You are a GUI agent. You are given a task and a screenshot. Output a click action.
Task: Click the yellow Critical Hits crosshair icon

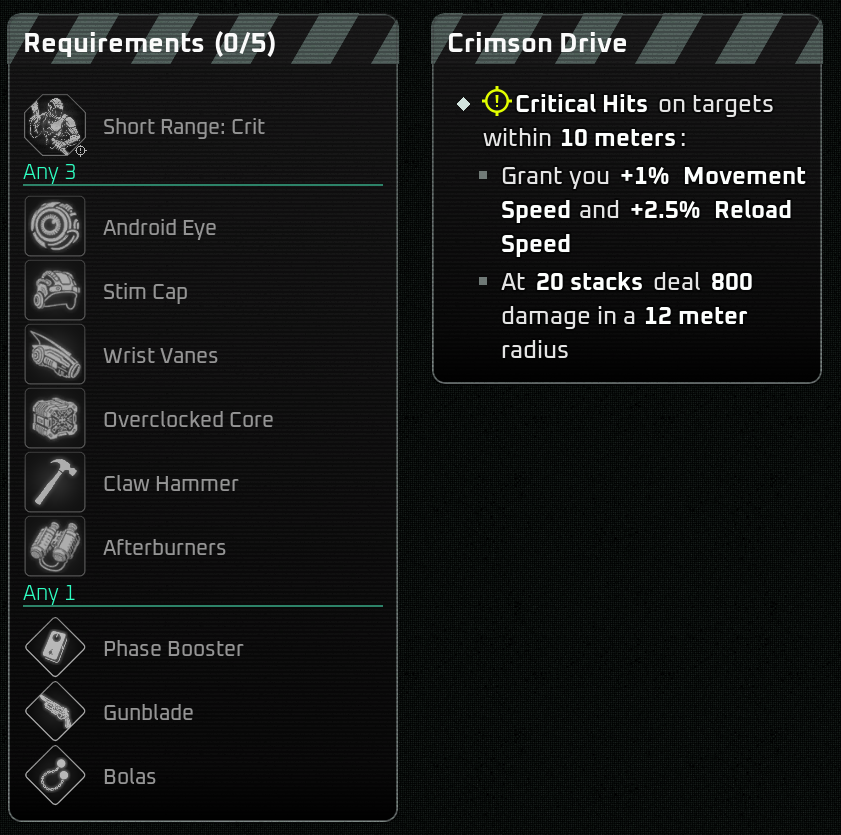pyautogui.click(x=497, y=102)
